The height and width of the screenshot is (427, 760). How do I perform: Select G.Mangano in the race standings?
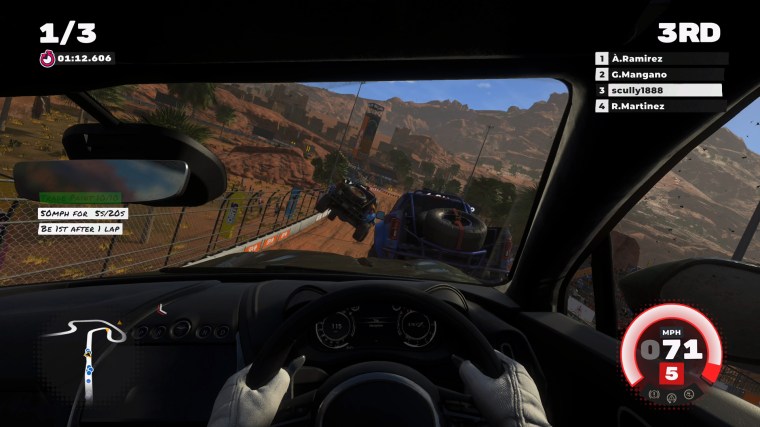coord(660,74)
